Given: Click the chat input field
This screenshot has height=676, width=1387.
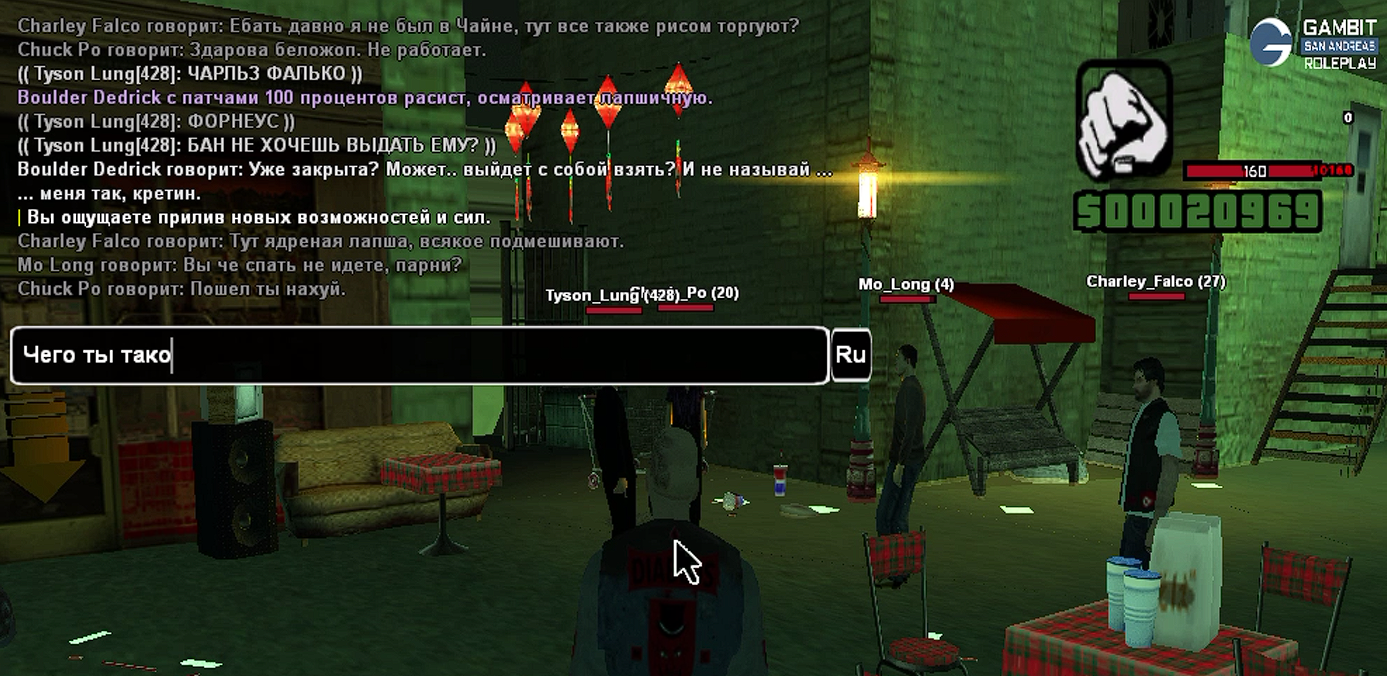Looking at the screenshot, I should tap(420, 355).
